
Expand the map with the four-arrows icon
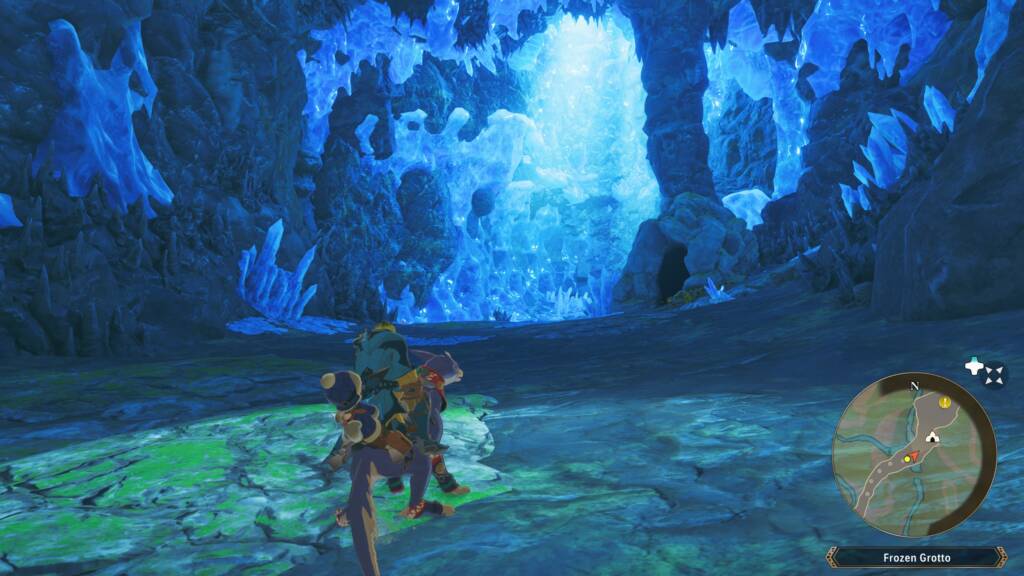tap(994, 375)
